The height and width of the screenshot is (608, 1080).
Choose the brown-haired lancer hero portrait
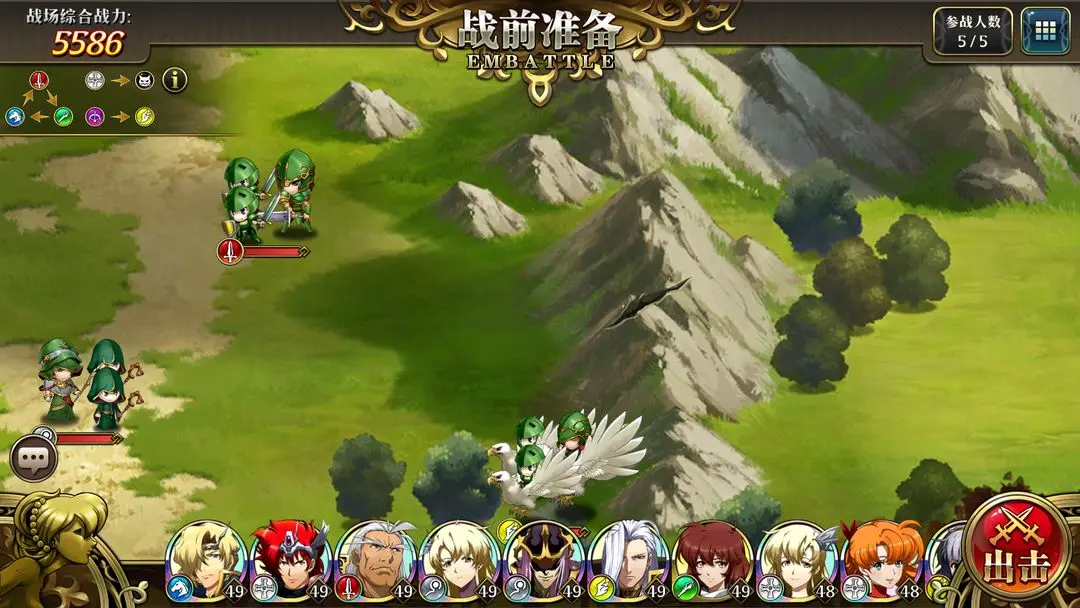[x=712, y=560]
